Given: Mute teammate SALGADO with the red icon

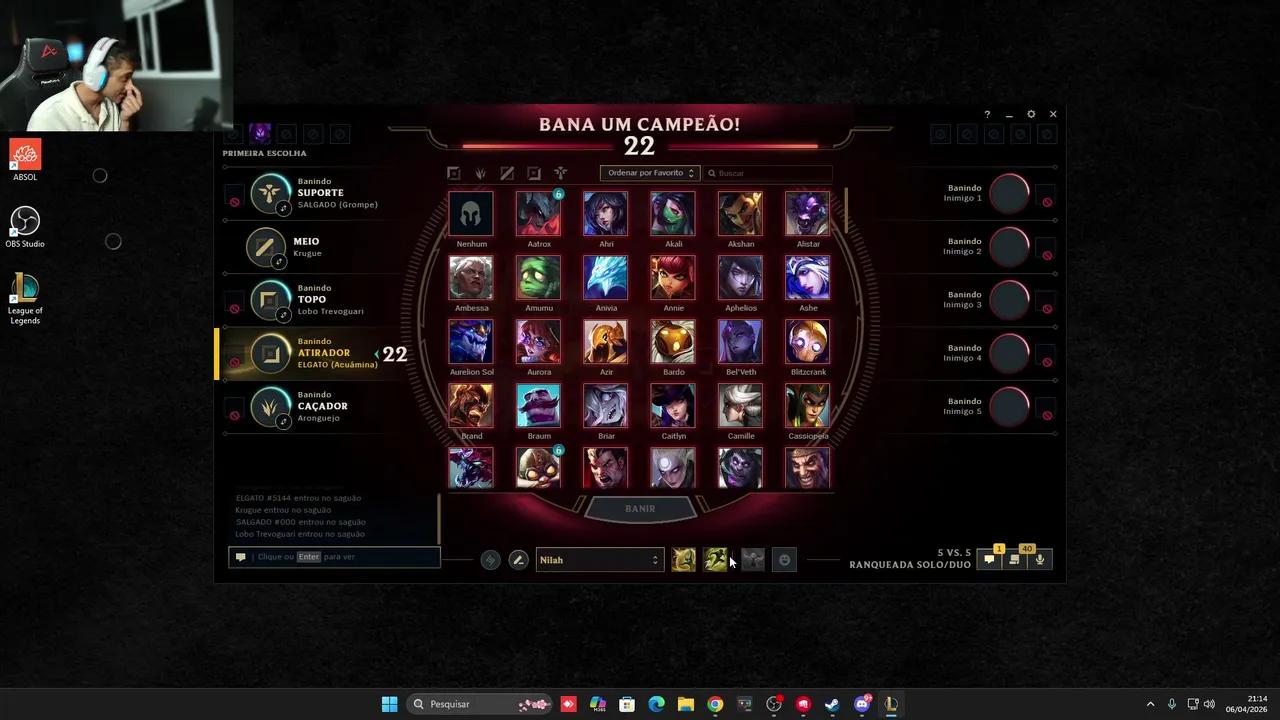Looking at the screenshot, I should point(234,200).
